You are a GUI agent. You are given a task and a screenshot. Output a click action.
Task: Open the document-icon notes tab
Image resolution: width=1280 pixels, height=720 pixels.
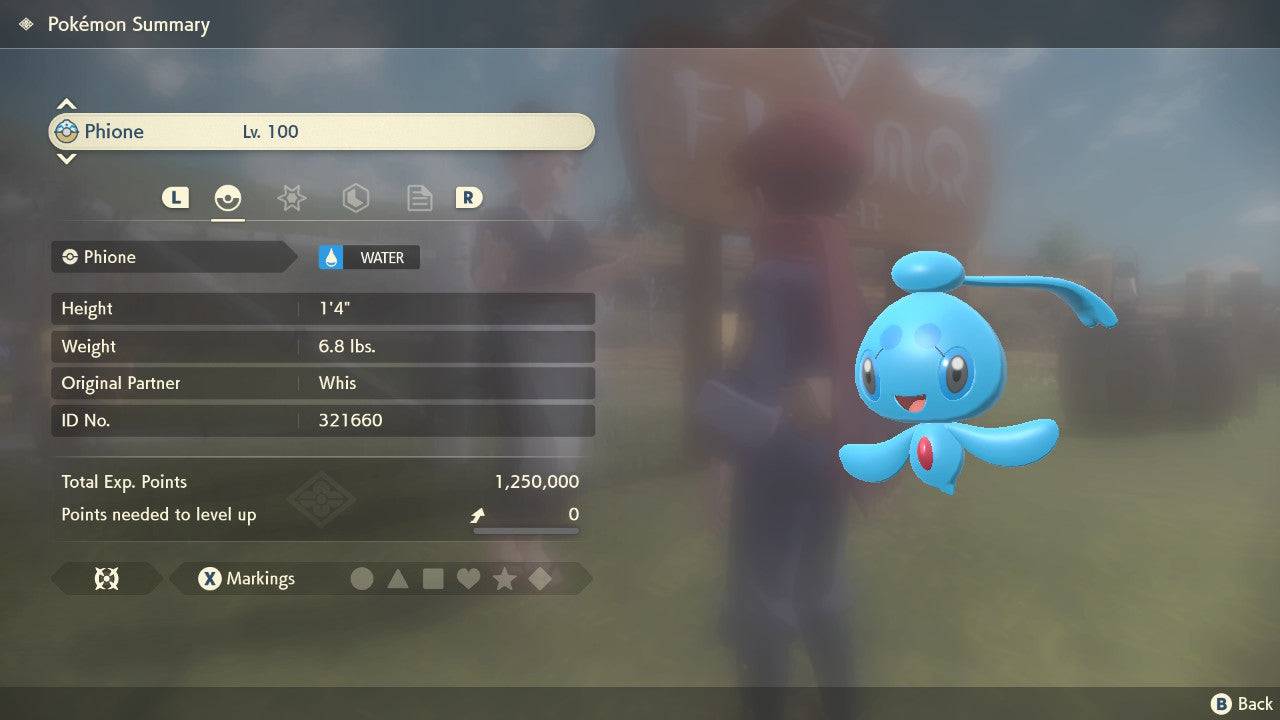pos(419,198)
